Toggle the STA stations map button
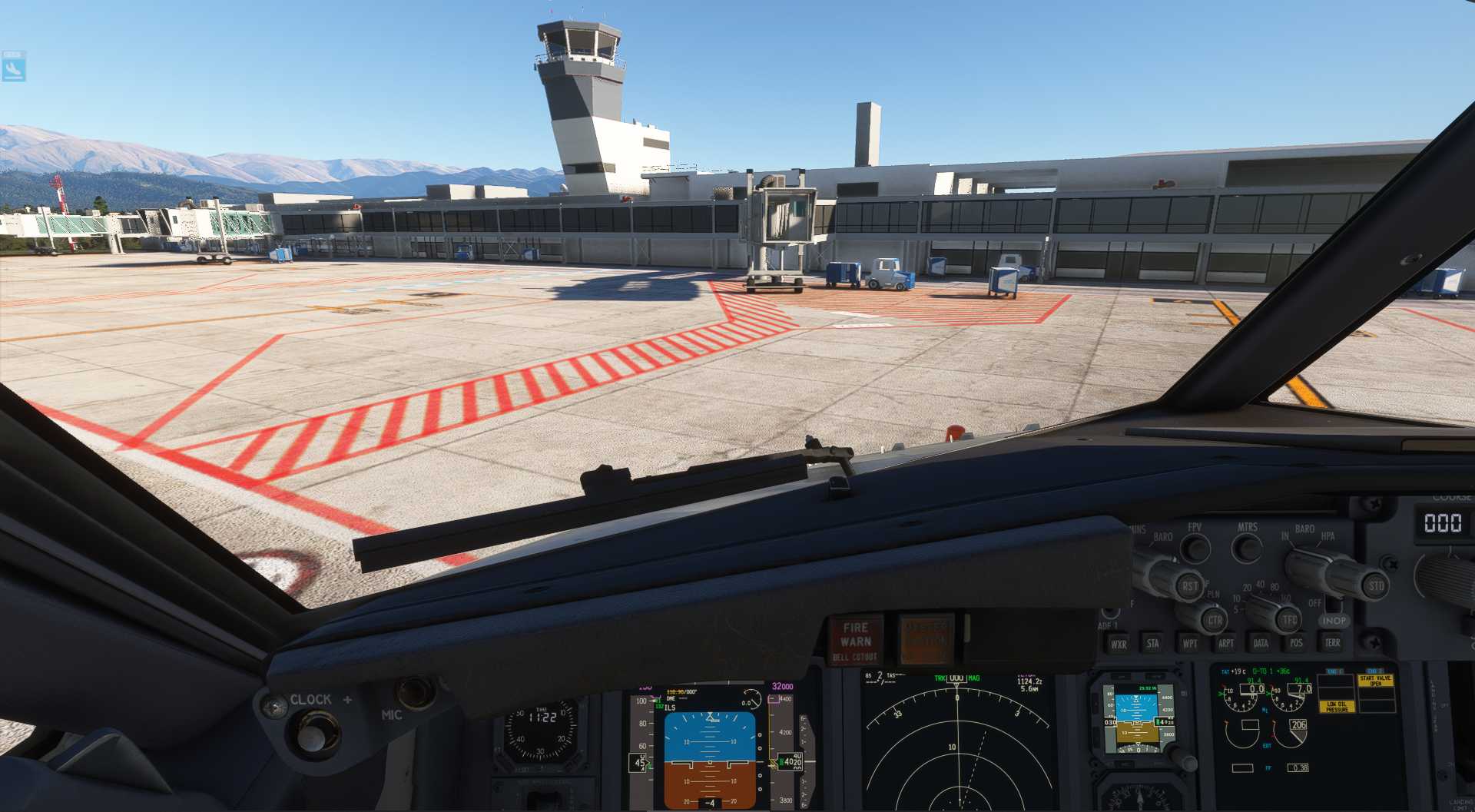The height and width of the screenshot is (812, 1475). tap(1152, 643)
